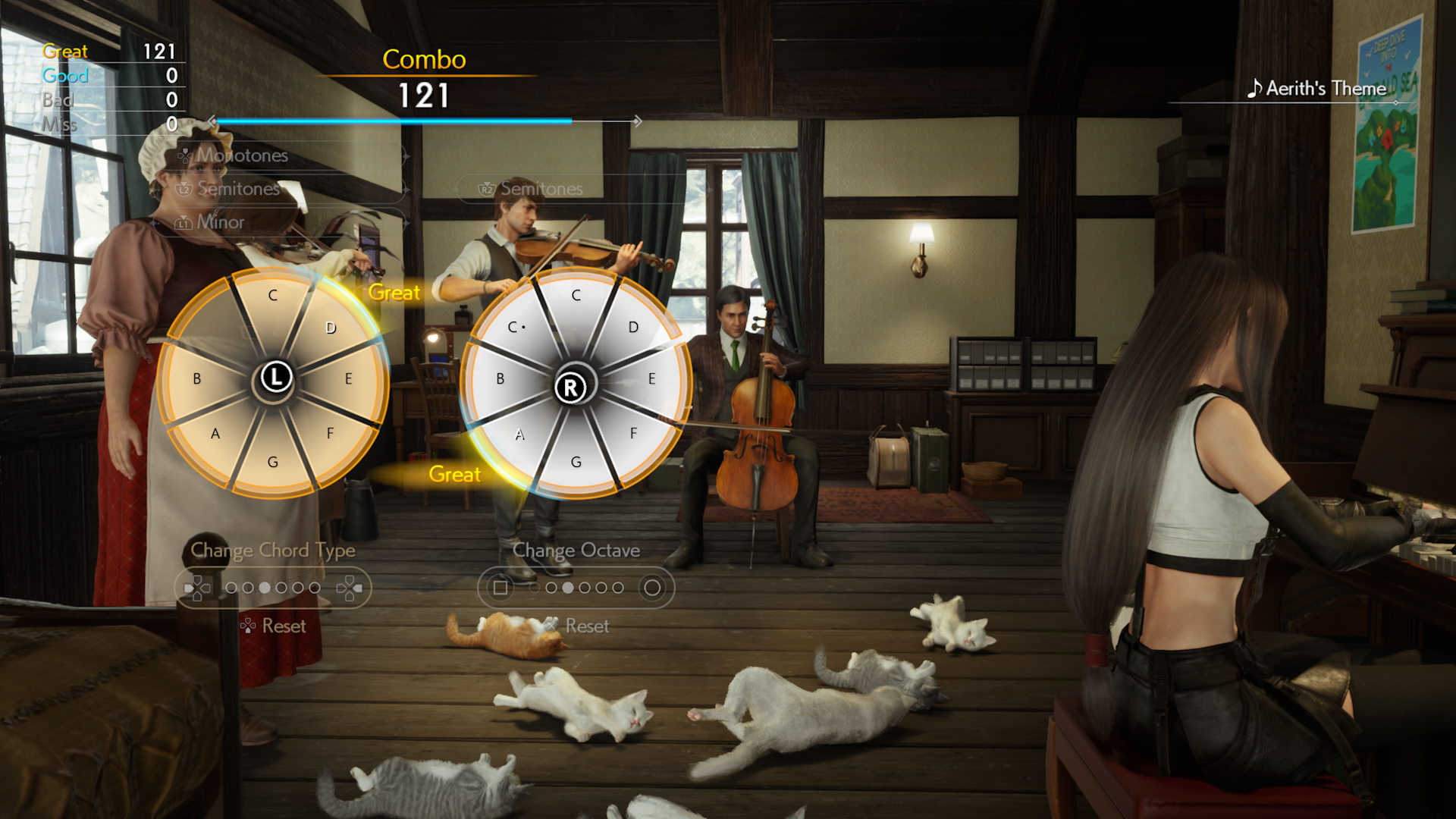Click the Change Octave dot selector

(x=576, y=588)
